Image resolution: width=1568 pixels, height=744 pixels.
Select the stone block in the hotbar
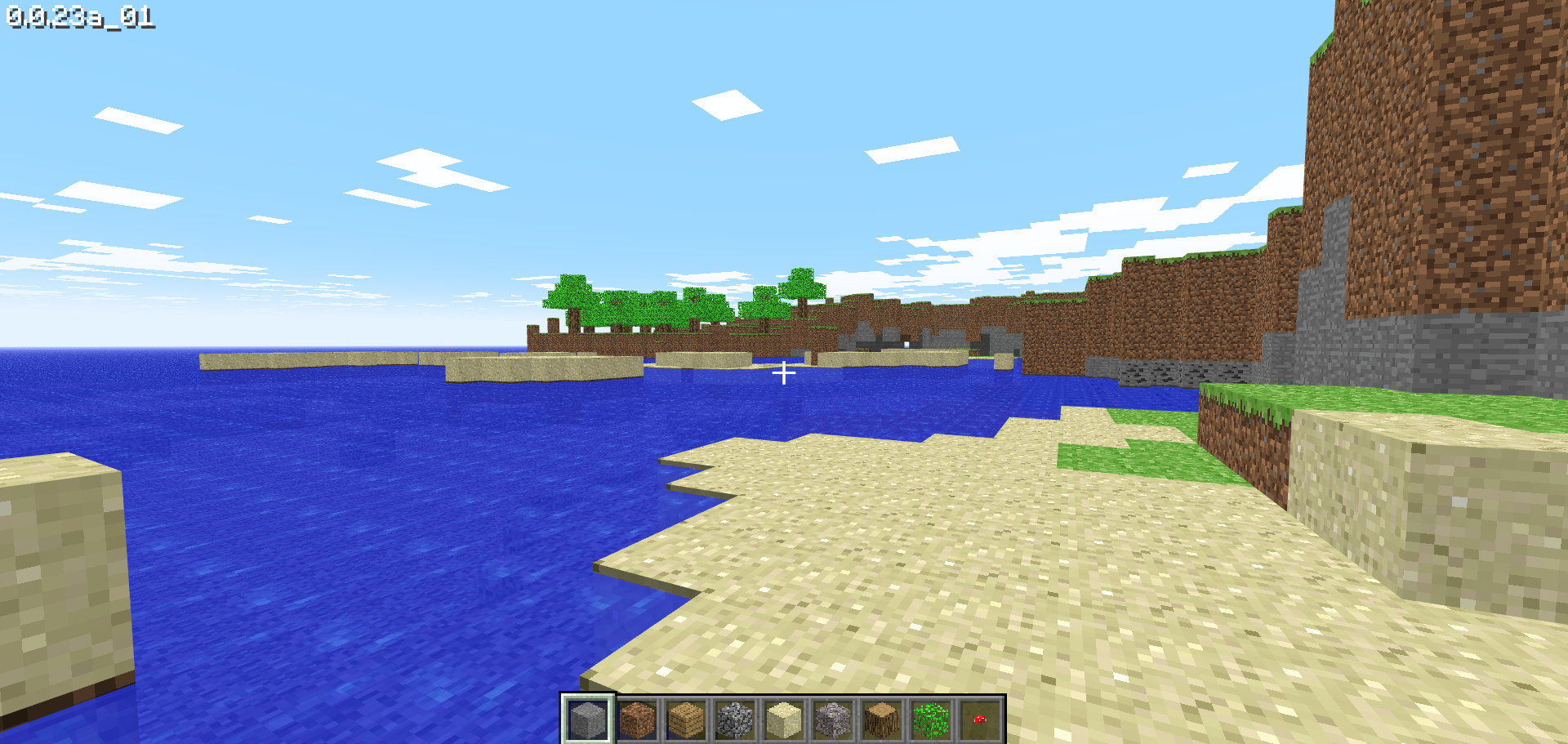(590, 719)
